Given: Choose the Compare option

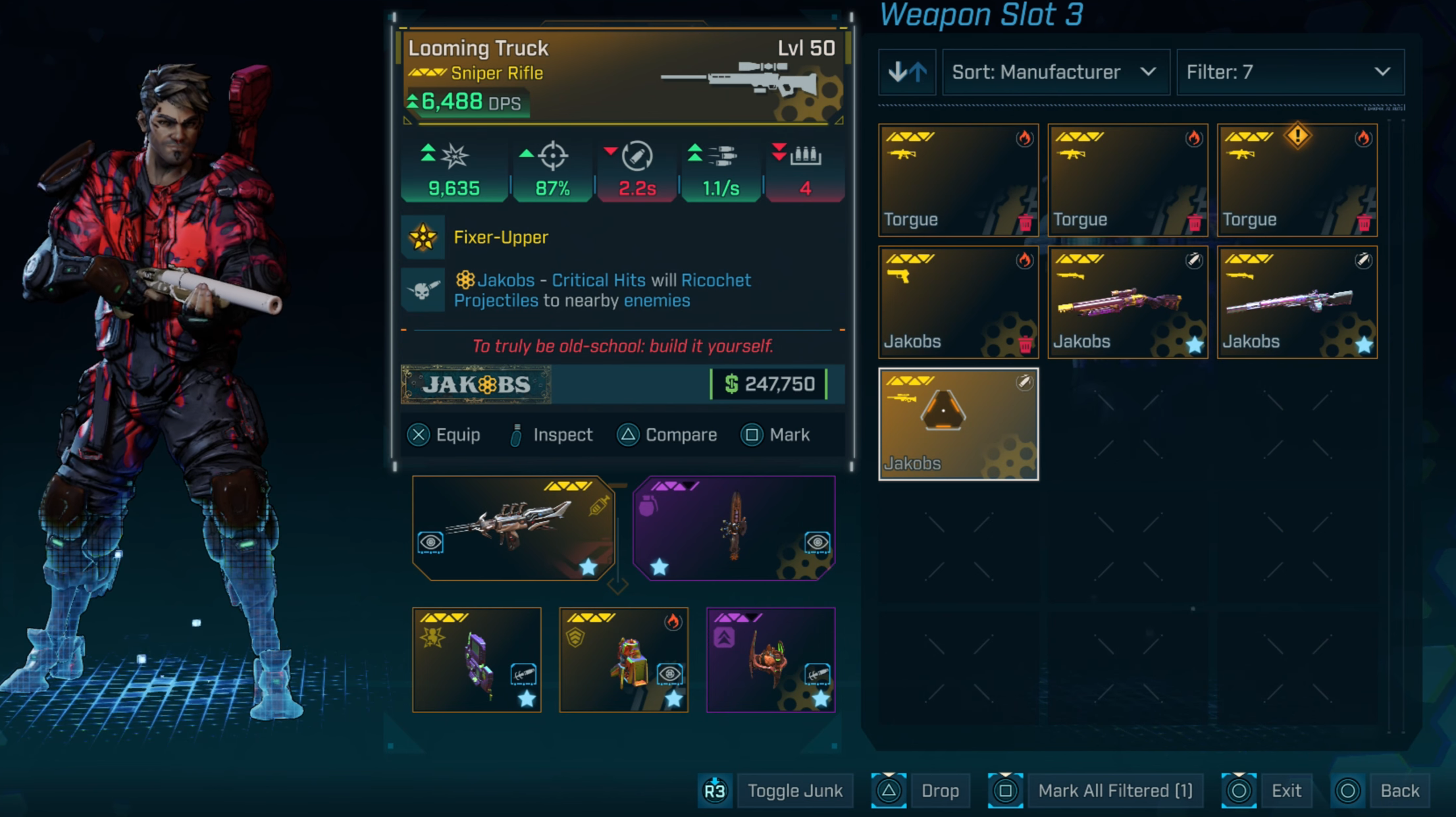Looking at the screenshot, I should point(681,435).
